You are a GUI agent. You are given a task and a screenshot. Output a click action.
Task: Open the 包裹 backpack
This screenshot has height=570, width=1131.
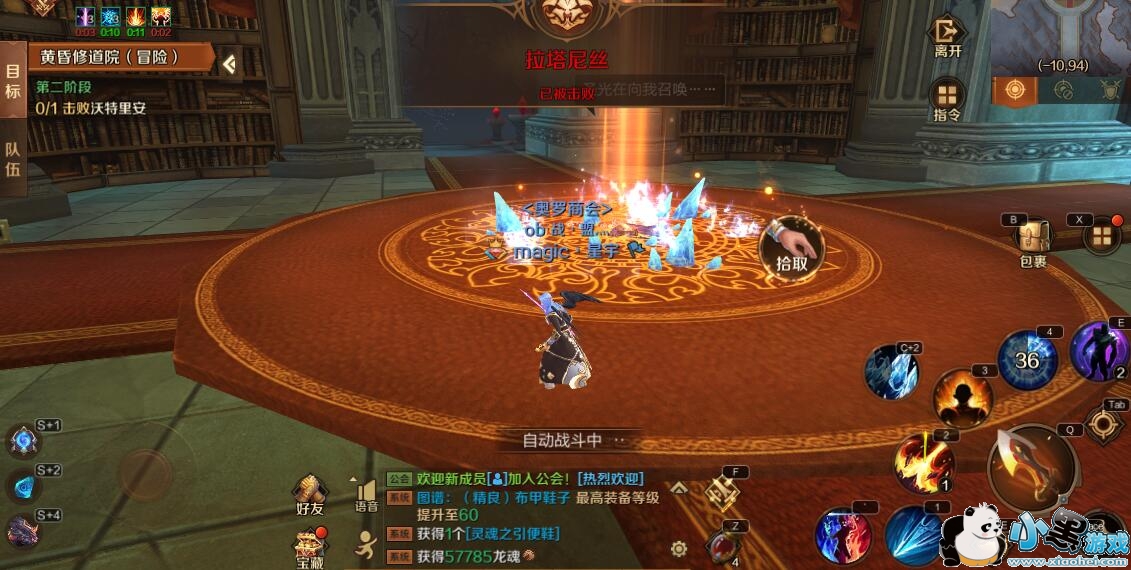pyautogui.click(x=1032, y=239)
